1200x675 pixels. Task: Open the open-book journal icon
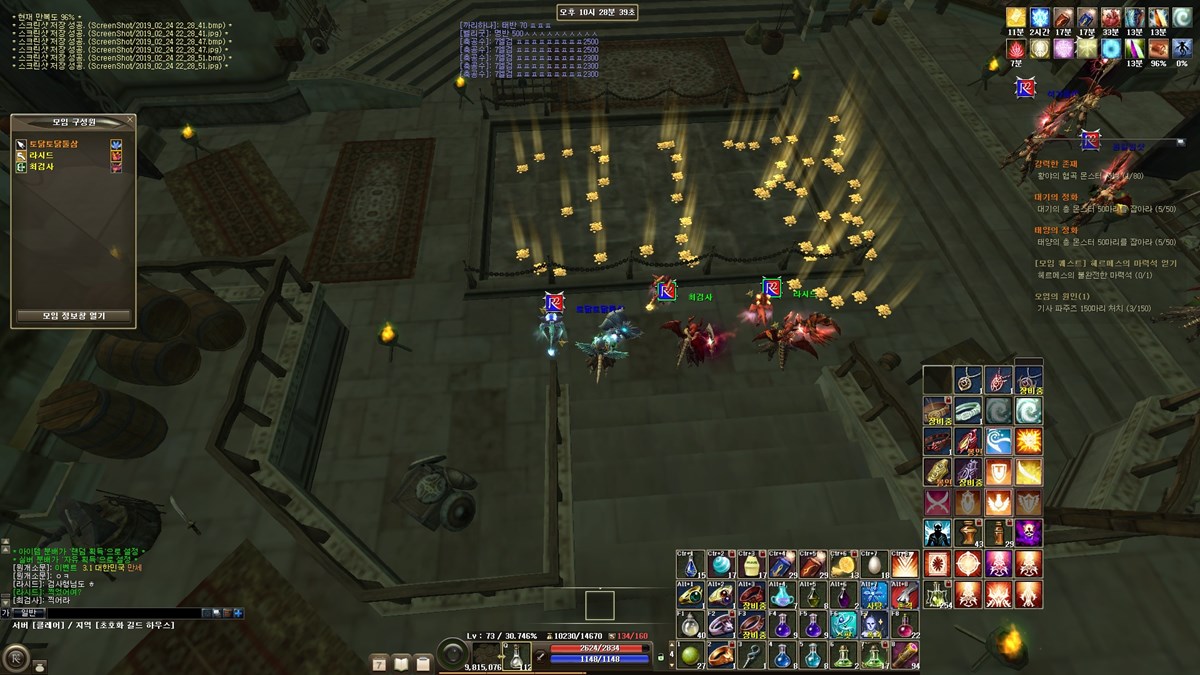[401, 662]
